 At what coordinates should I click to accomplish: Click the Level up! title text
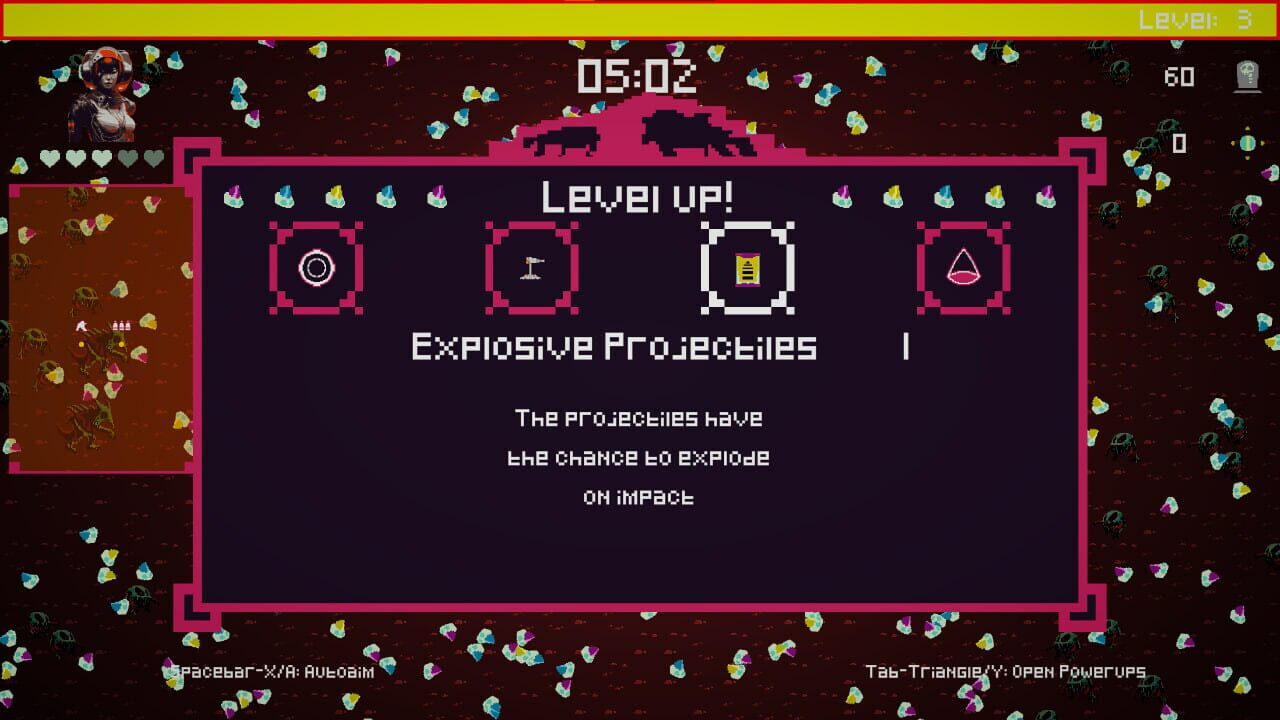639,196
